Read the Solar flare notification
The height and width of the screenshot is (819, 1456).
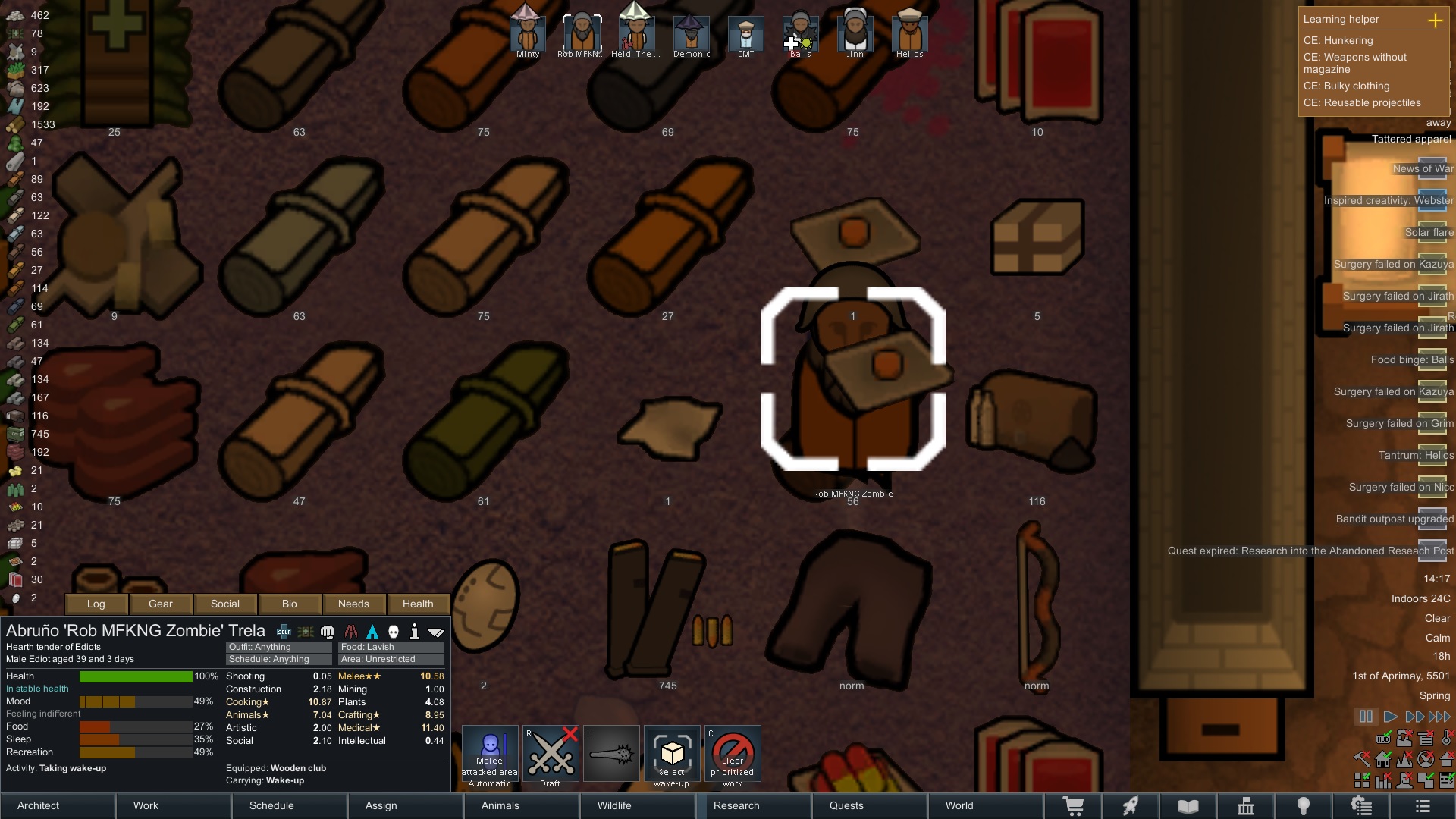[1429, 232]
